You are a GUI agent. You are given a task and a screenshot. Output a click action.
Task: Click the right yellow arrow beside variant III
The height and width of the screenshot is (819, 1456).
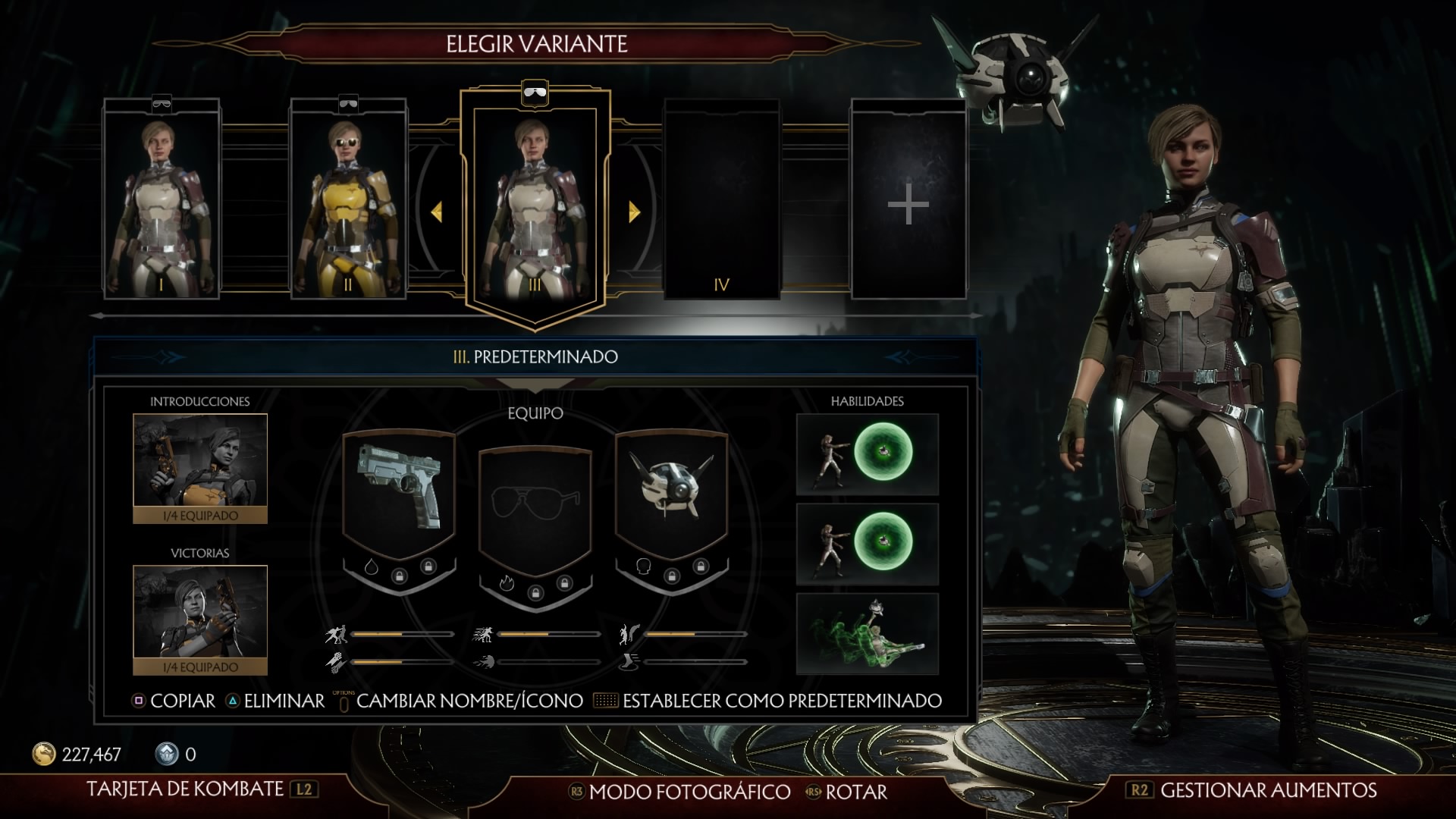[634, 212]
